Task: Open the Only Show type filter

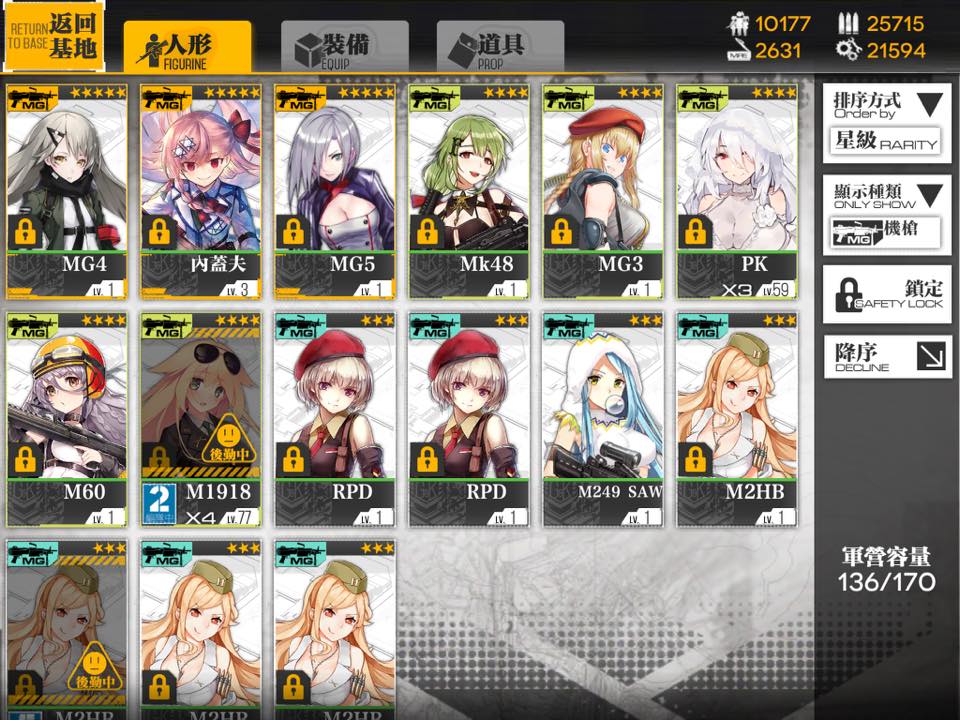Action: pyautogui.click(x=887, y=213)
